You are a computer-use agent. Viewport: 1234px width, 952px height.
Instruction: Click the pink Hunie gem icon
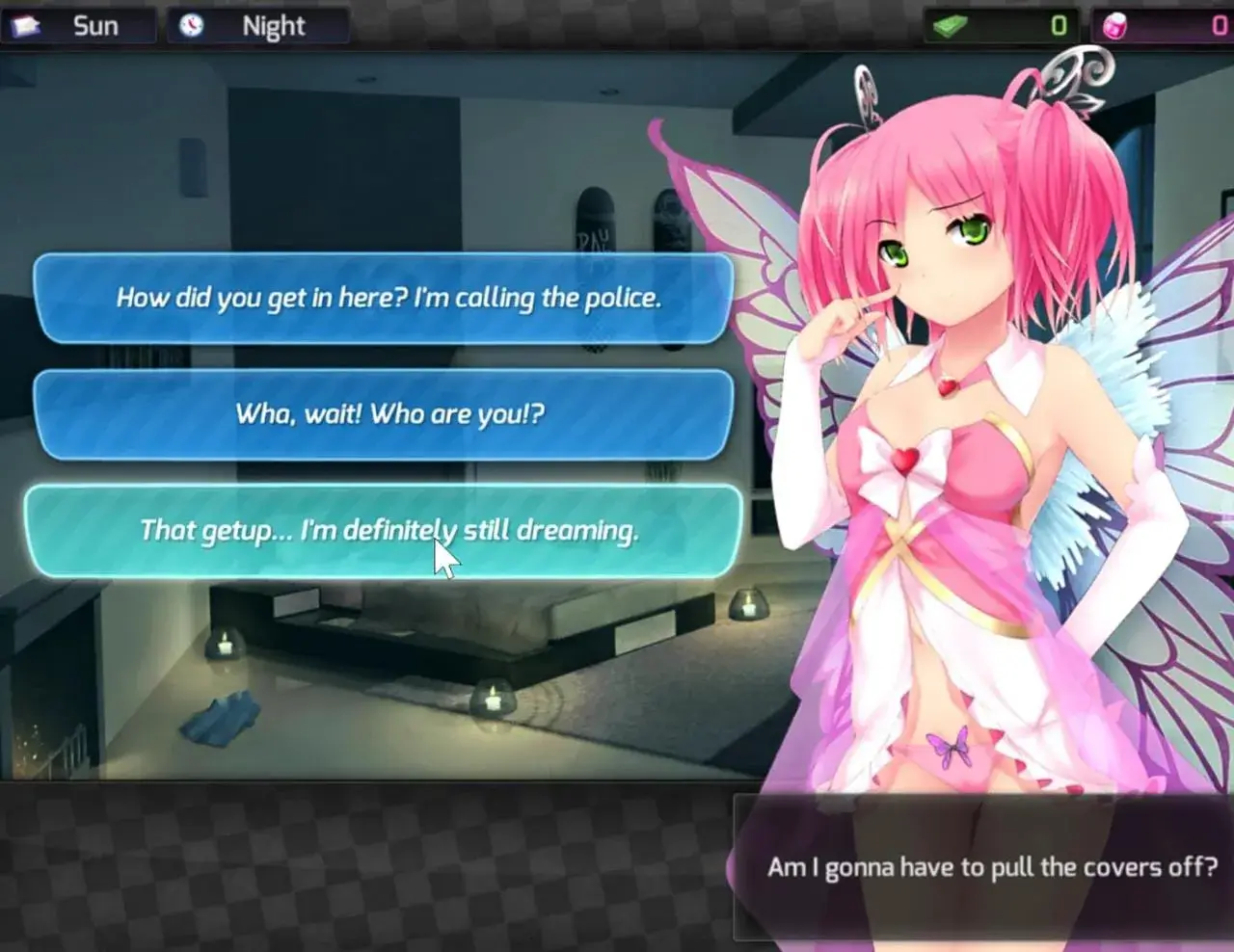(1113, 25)
